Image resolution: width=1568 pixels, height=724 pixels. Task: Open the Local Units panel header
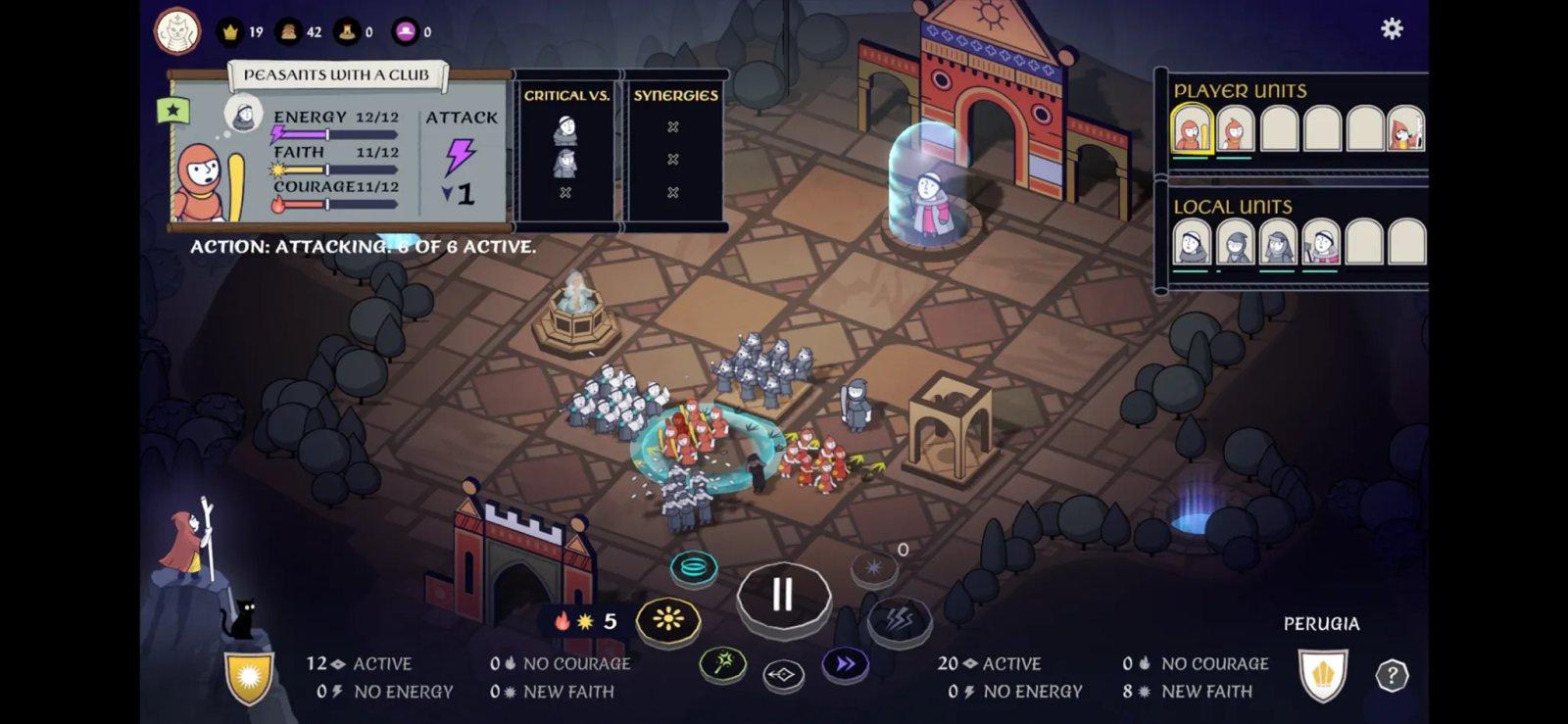[x=1231, y=207]
